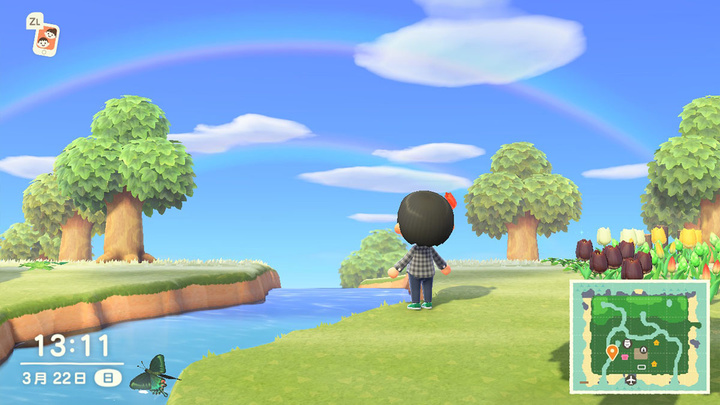Viewport: 720px width, 405px height.
Task: Select the airport plane marker on minimap
Action: pos(632,380)
